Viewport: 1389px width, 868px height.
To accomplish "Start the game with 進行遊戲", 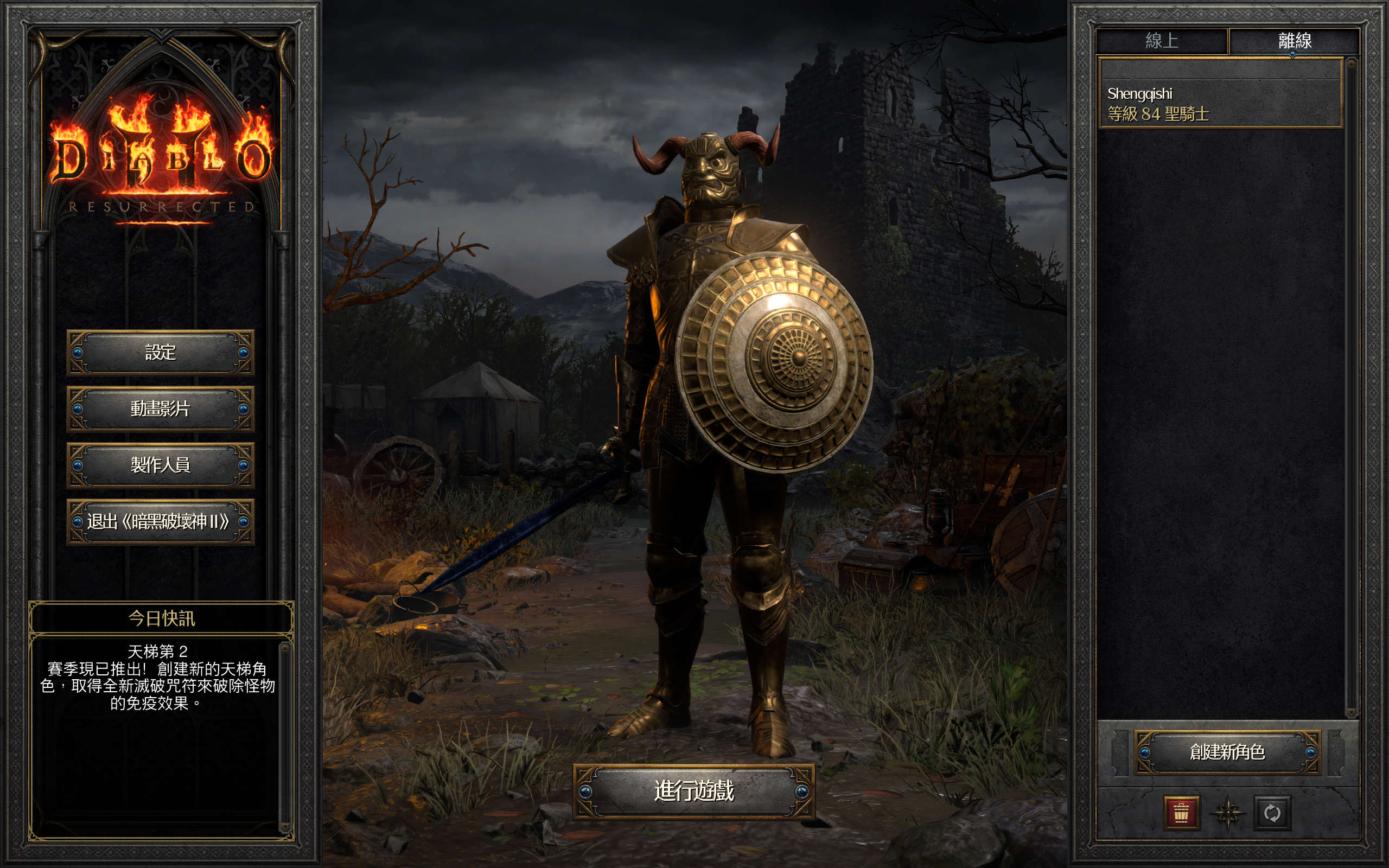I will coord(693,791).
